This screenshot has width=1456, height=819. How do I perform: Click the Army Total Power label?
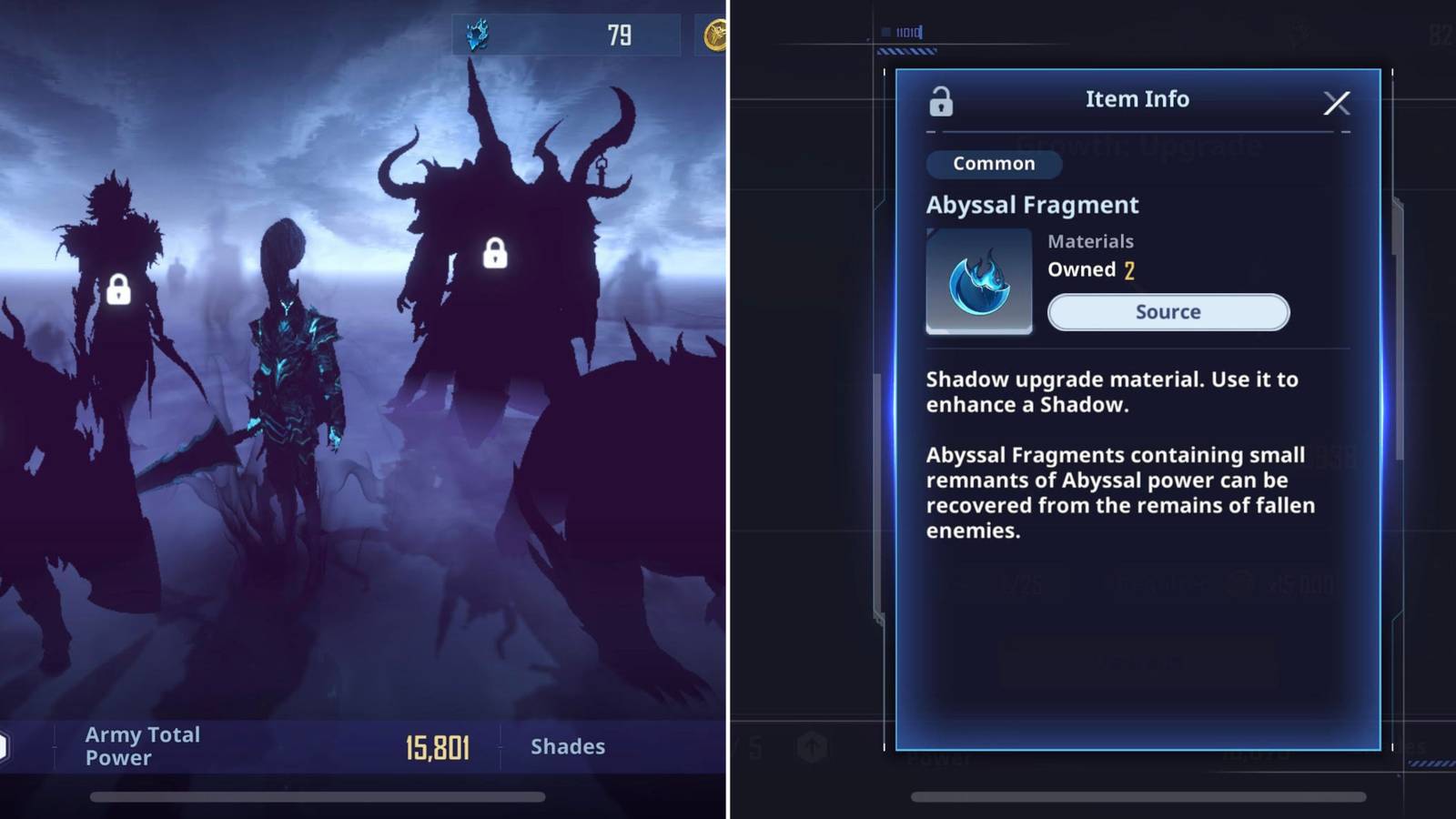click(x=142, y=745)
